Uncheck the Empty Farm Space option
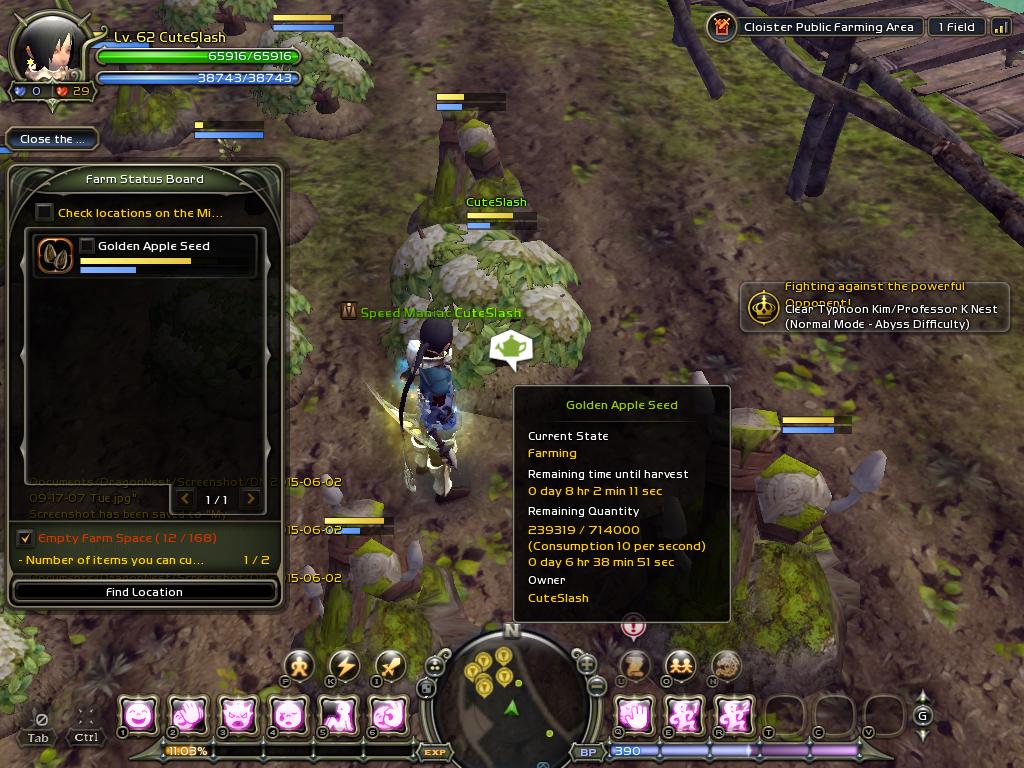Screen dimensions: 1024x768 (26, 538)
